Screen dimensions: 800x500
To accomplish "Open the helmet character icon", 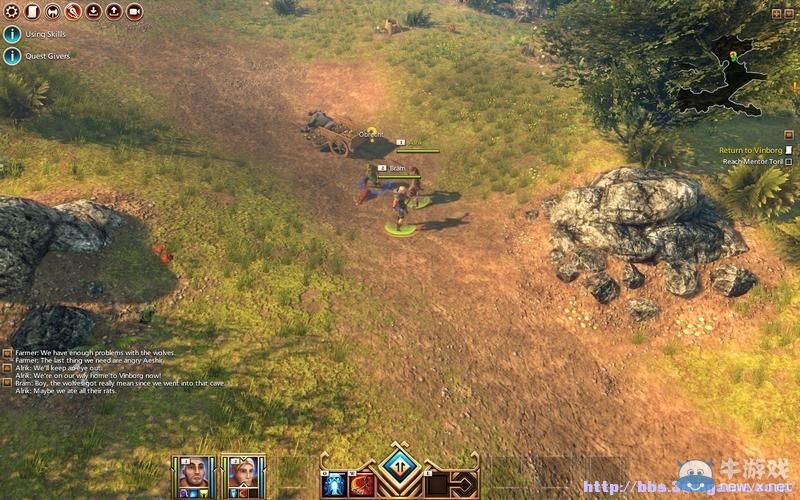I will click(x=52, y=12).
